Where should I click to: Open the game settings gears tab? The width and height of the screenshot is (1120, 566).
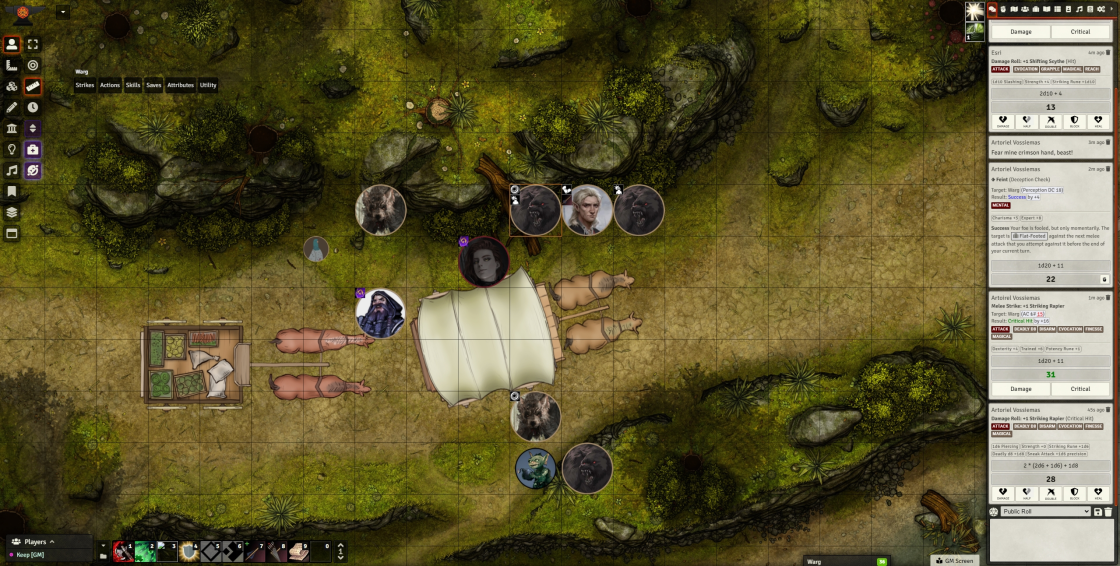tap(1101, 9)
